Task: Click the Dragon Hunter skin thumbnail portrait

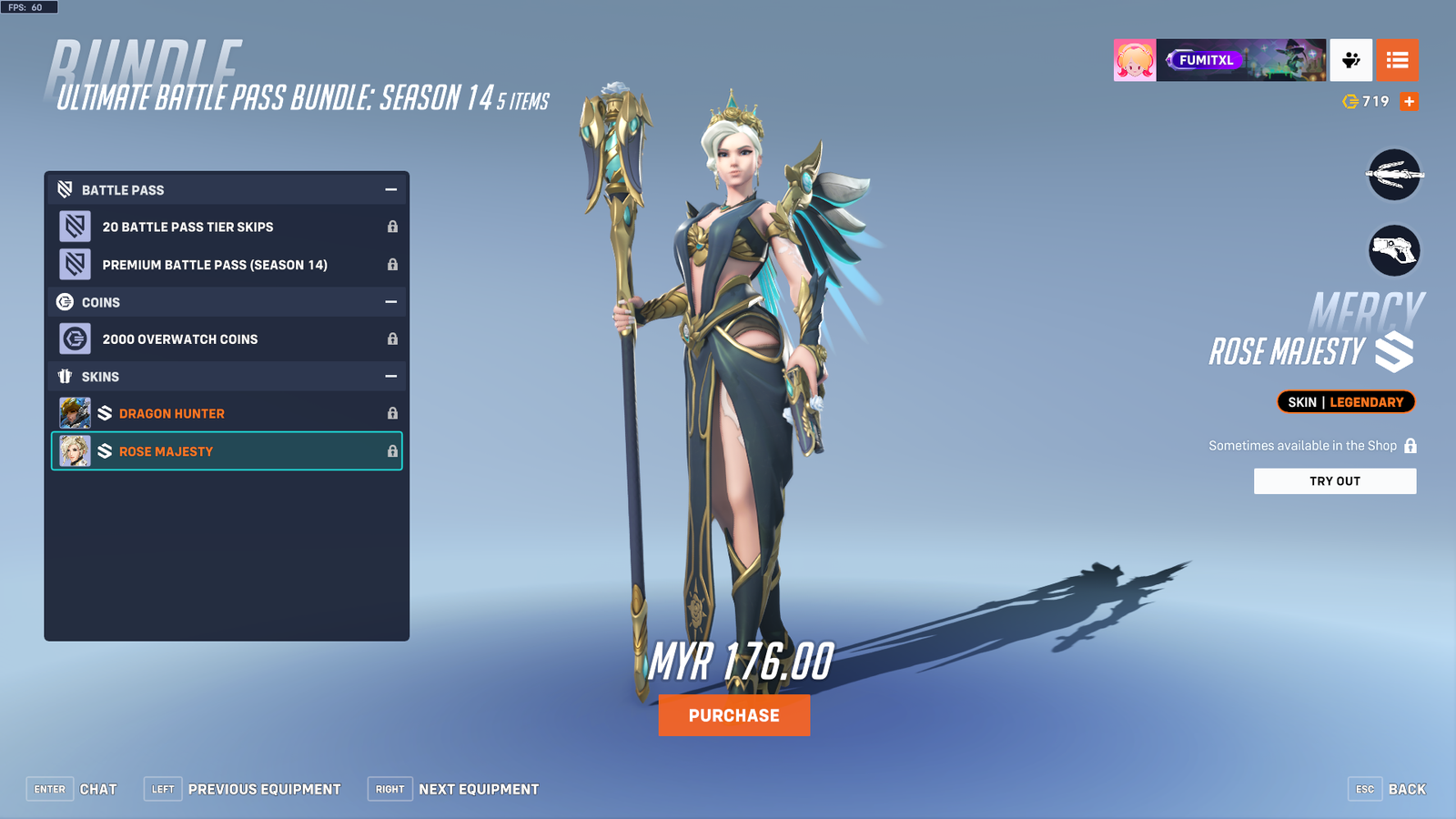Action: [x=76, y=412]
